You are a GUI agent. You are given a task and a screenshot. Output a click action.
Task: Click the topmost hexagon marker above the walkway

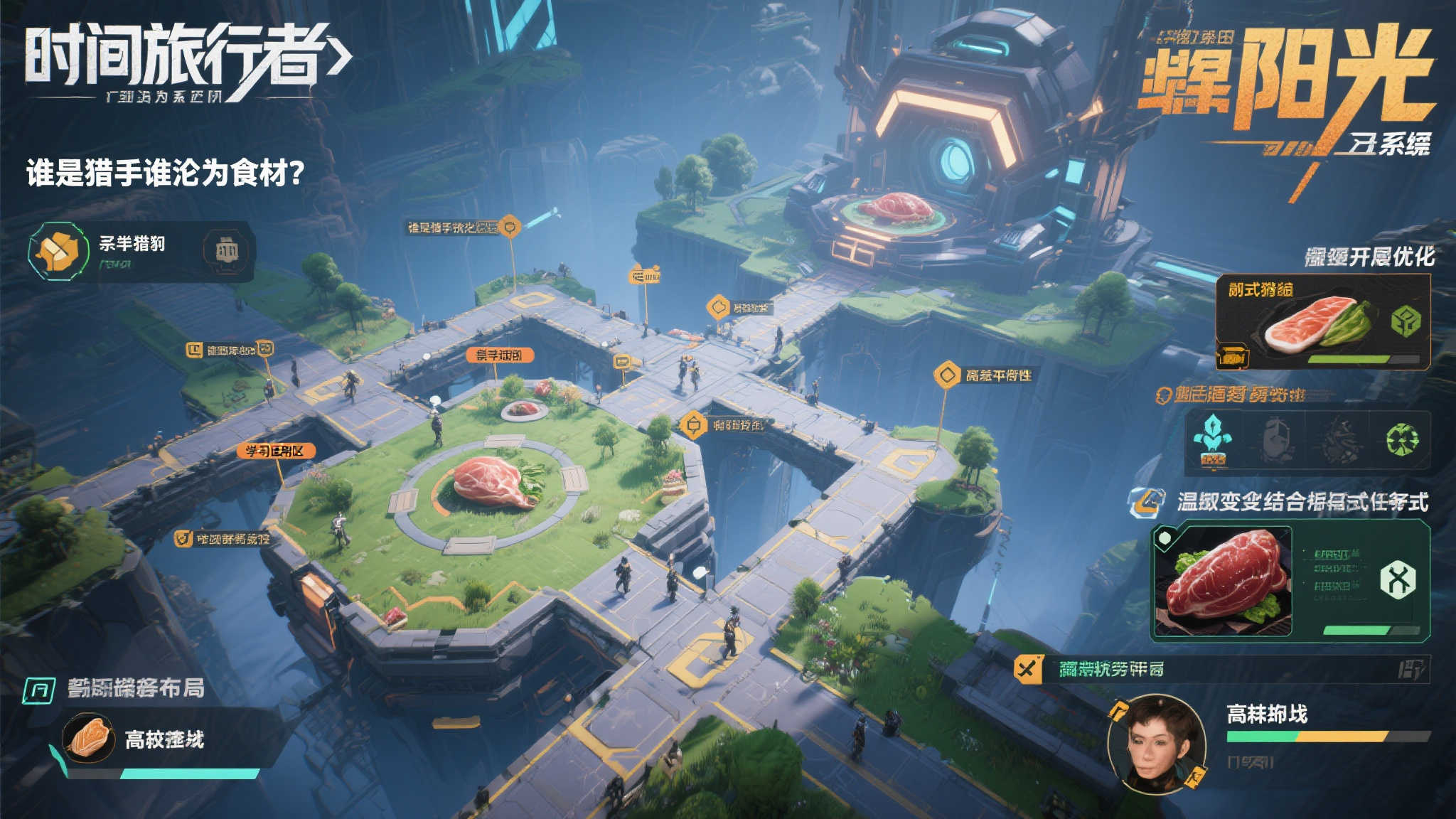509,227
